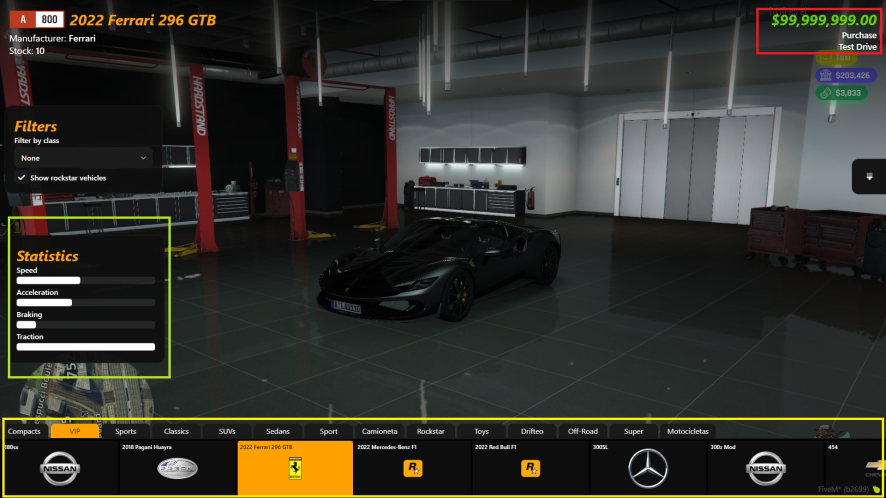Open the Camioneta category tab
Screen dimensions: 886x498
pyautogui.click(x=379, y=431)
